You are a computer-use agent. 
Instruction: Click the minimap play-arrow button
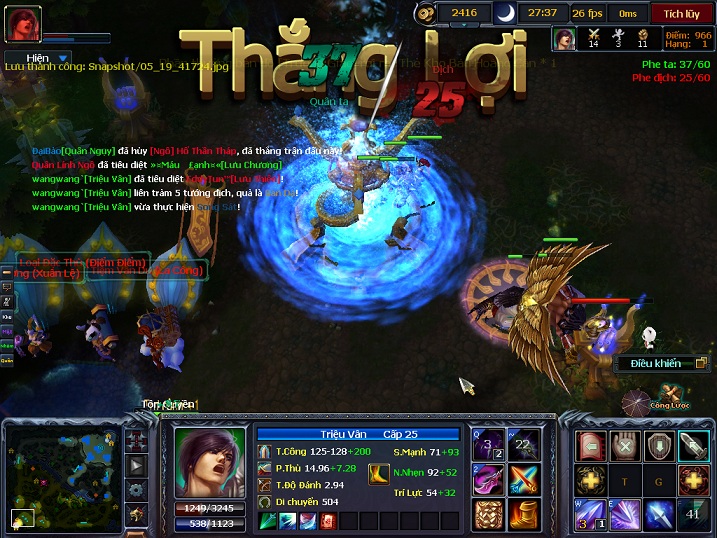point(137,465)
